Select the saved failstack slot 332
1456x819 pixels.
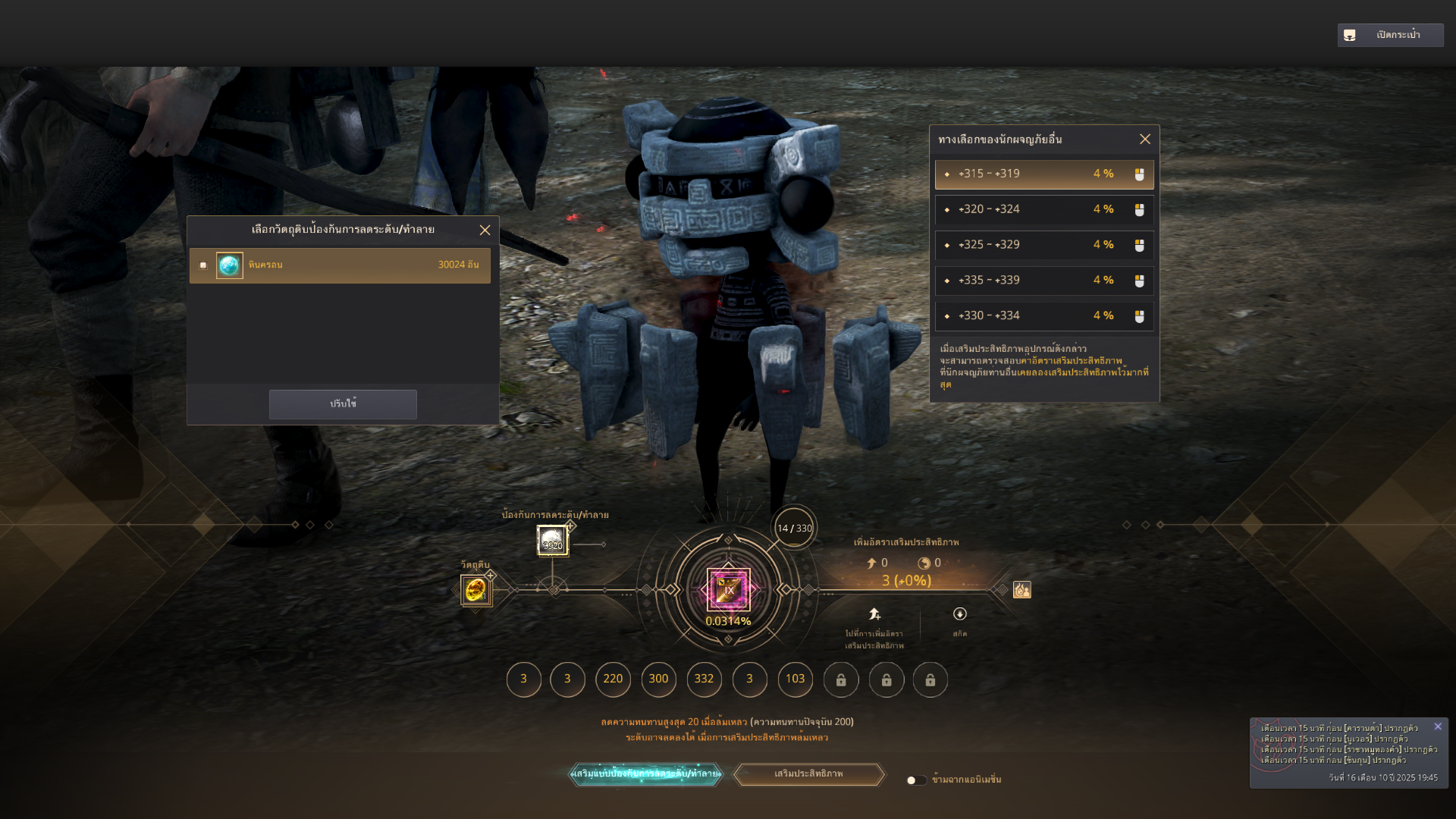tap(704, 679)
